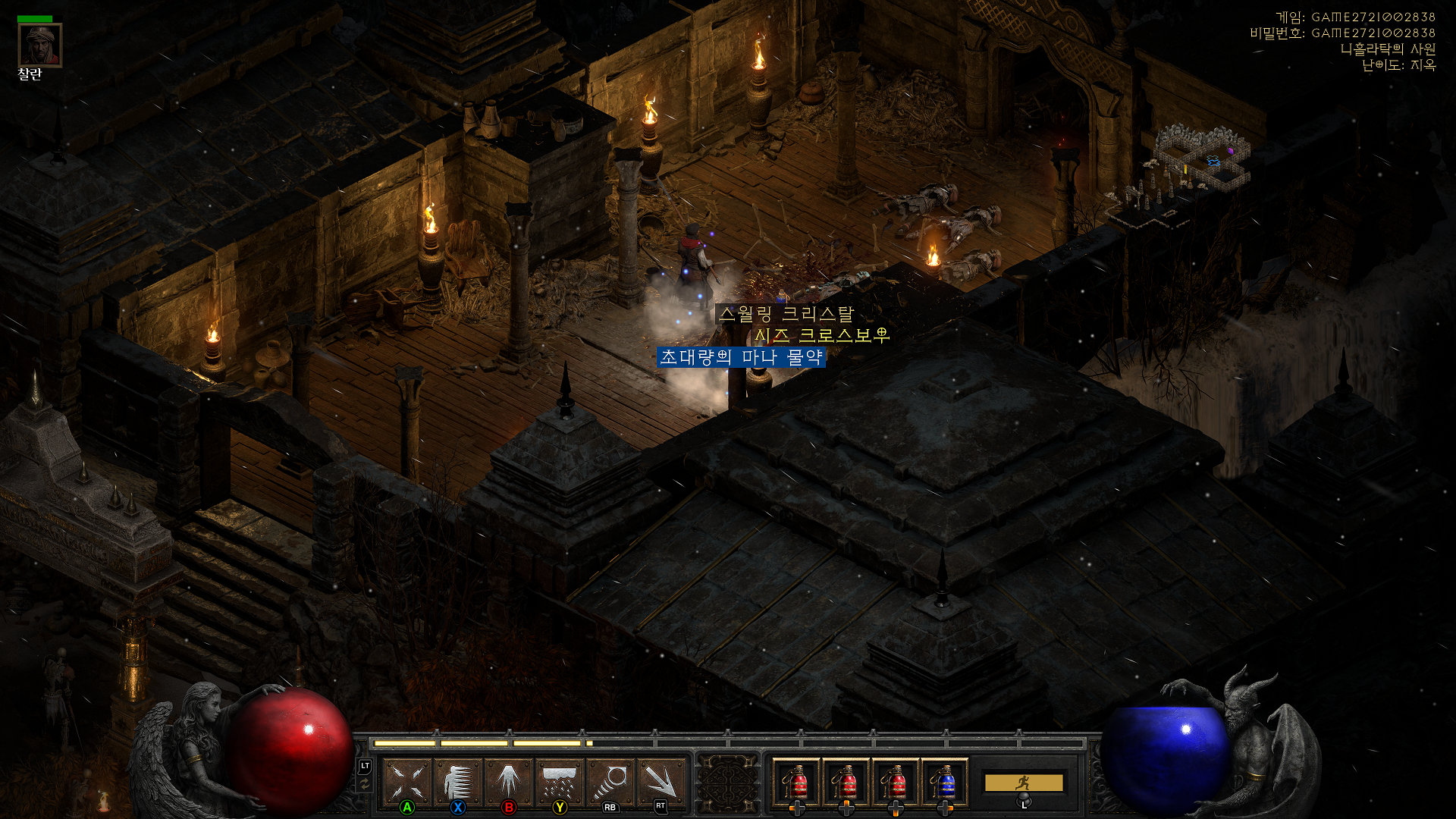Select the mercenary portrait 찰란
This screenshot has height=819, width=1456.
point(39,45)
